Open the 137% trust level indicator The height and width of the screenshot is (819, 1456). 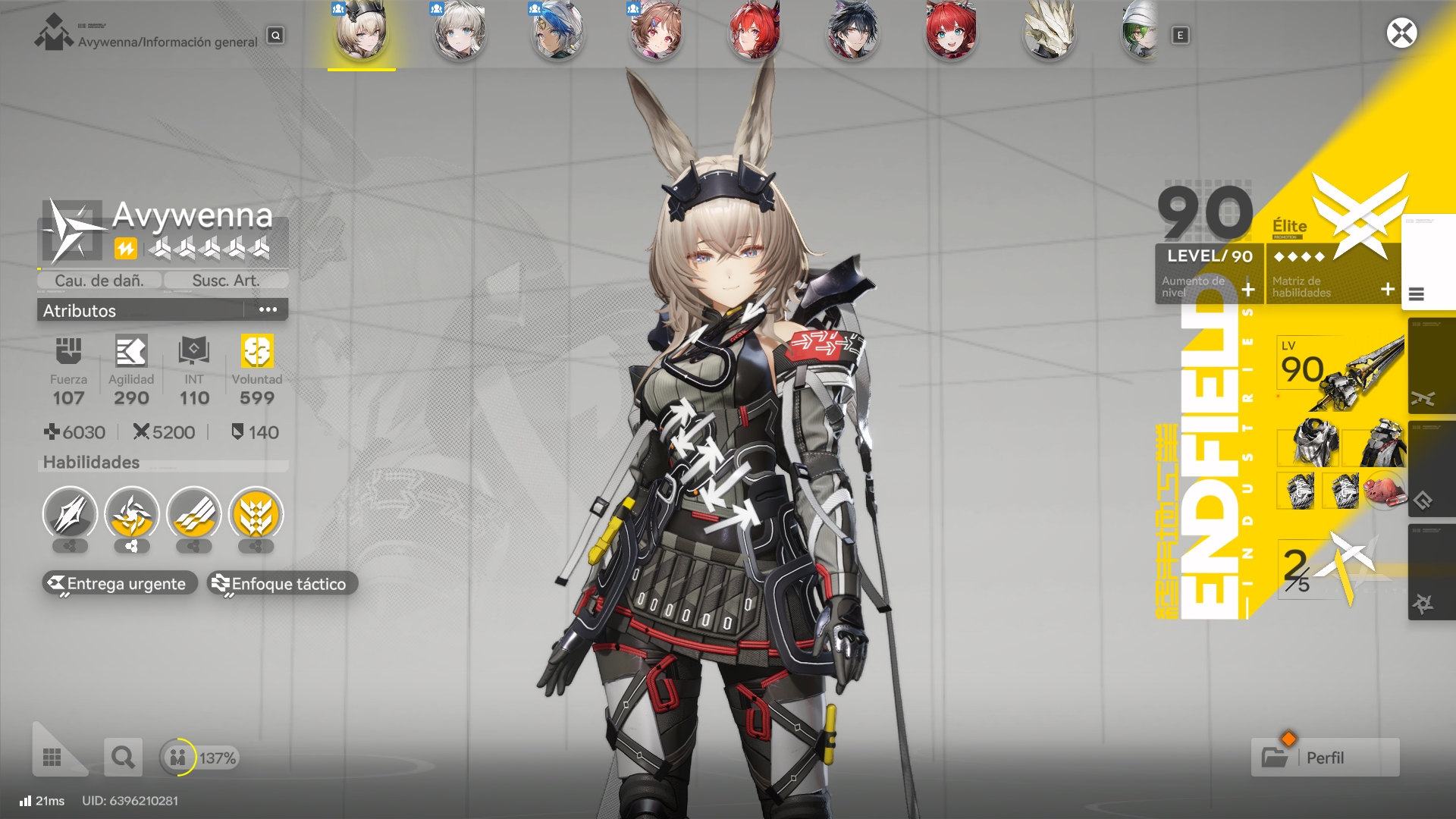[200, 757]
